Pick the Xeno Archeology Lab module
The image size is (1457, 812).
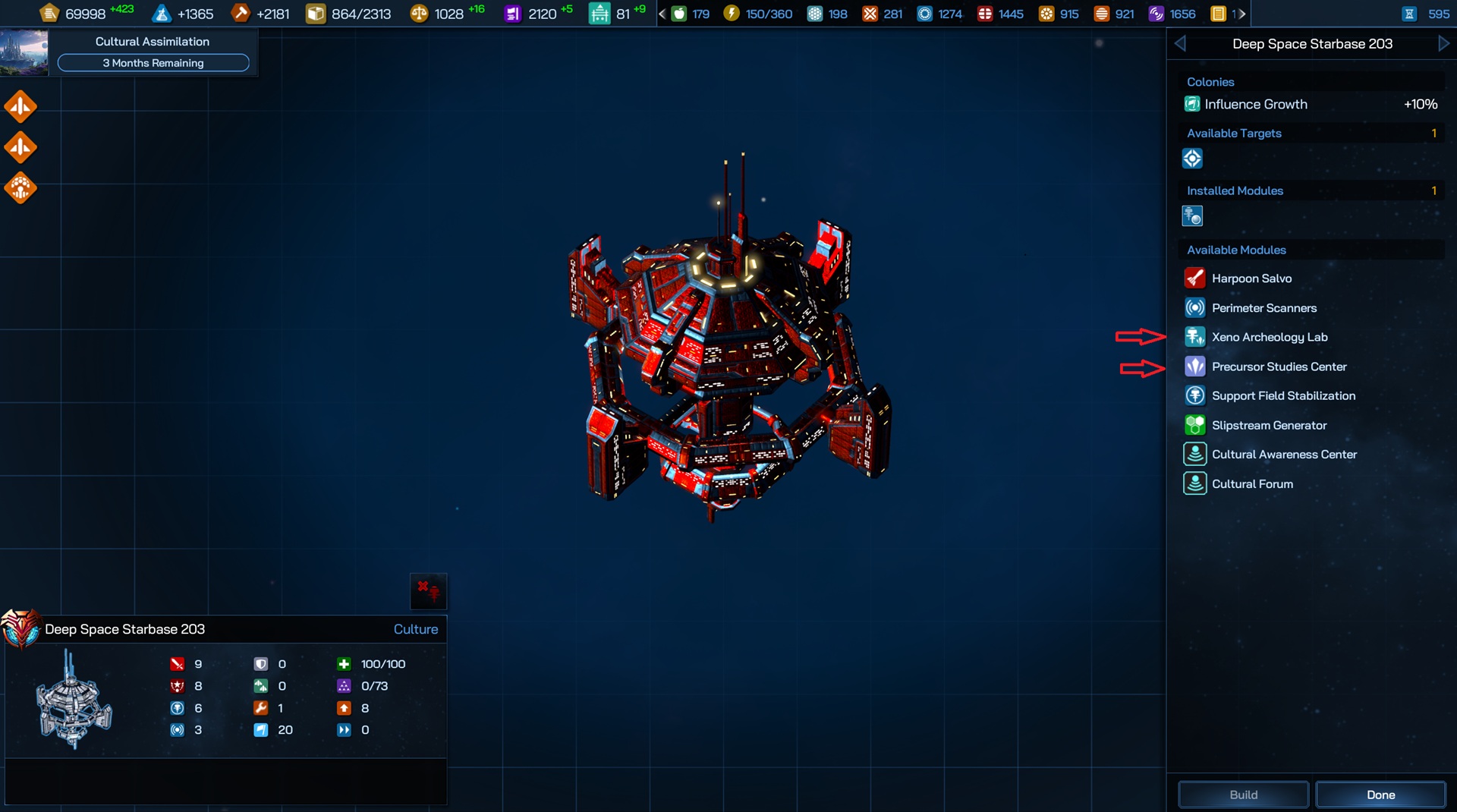pyautogui.click(x=1269, y=337)
